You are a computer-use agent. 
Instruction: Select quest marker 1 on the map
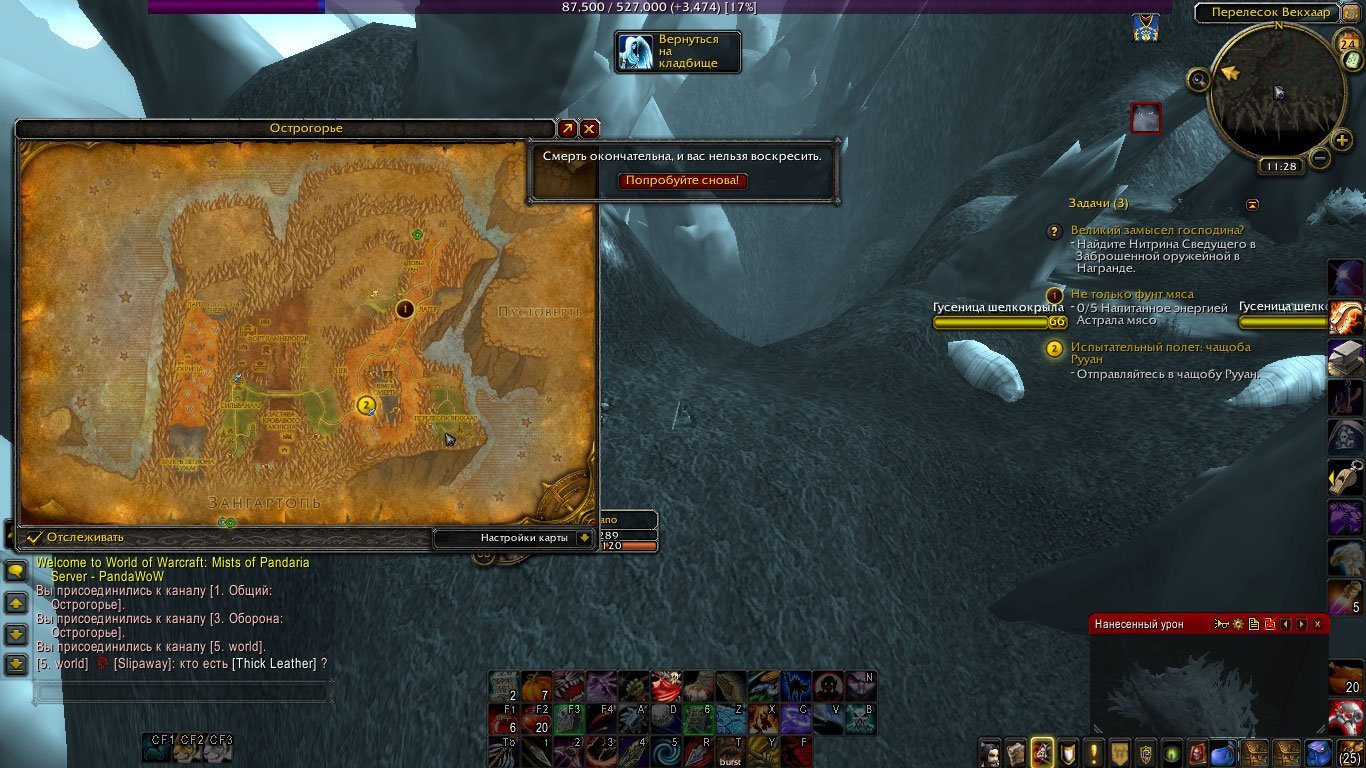[405, 309]
